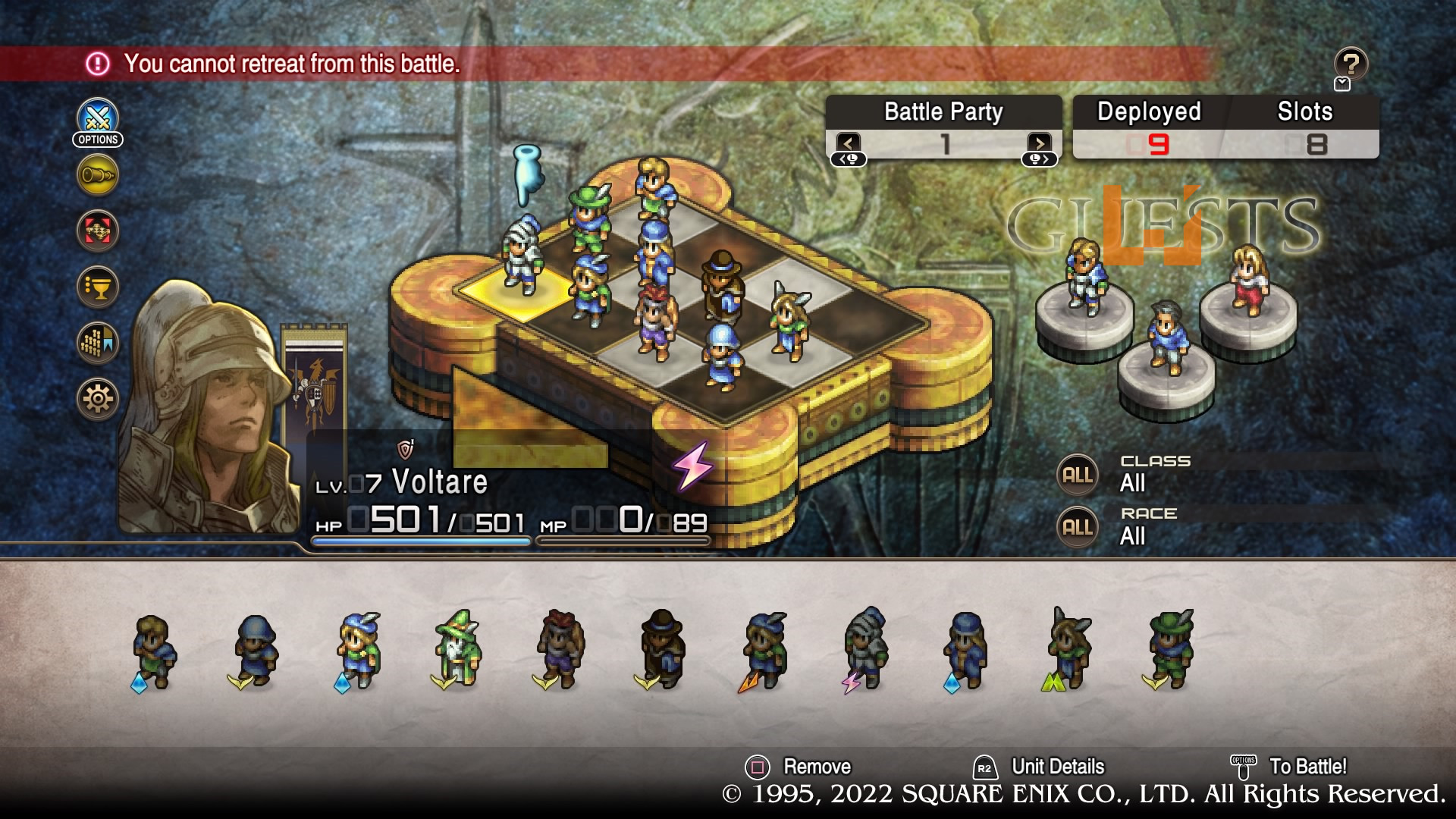Change the Race filter set to All
The width and height of the screenshot is (1456, 819).
[1078, 528]
